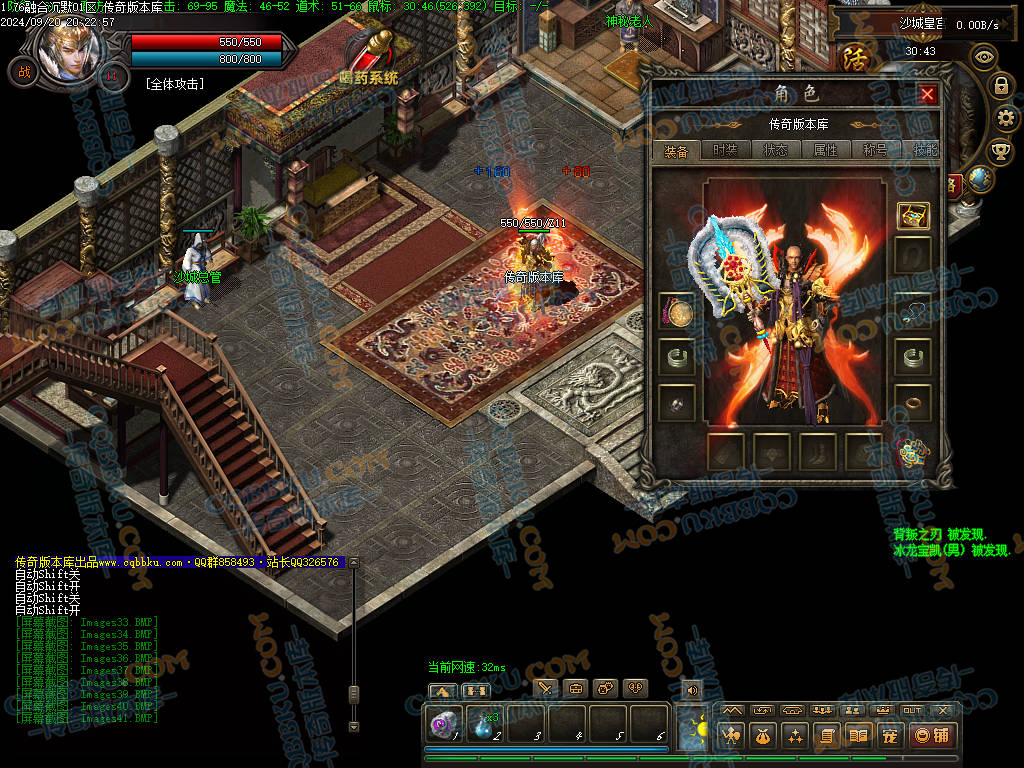Image resolution: width=1024 pixels, height=768 pixels.
Task: Toggle the sound speaker button
Action: [691, 689]
